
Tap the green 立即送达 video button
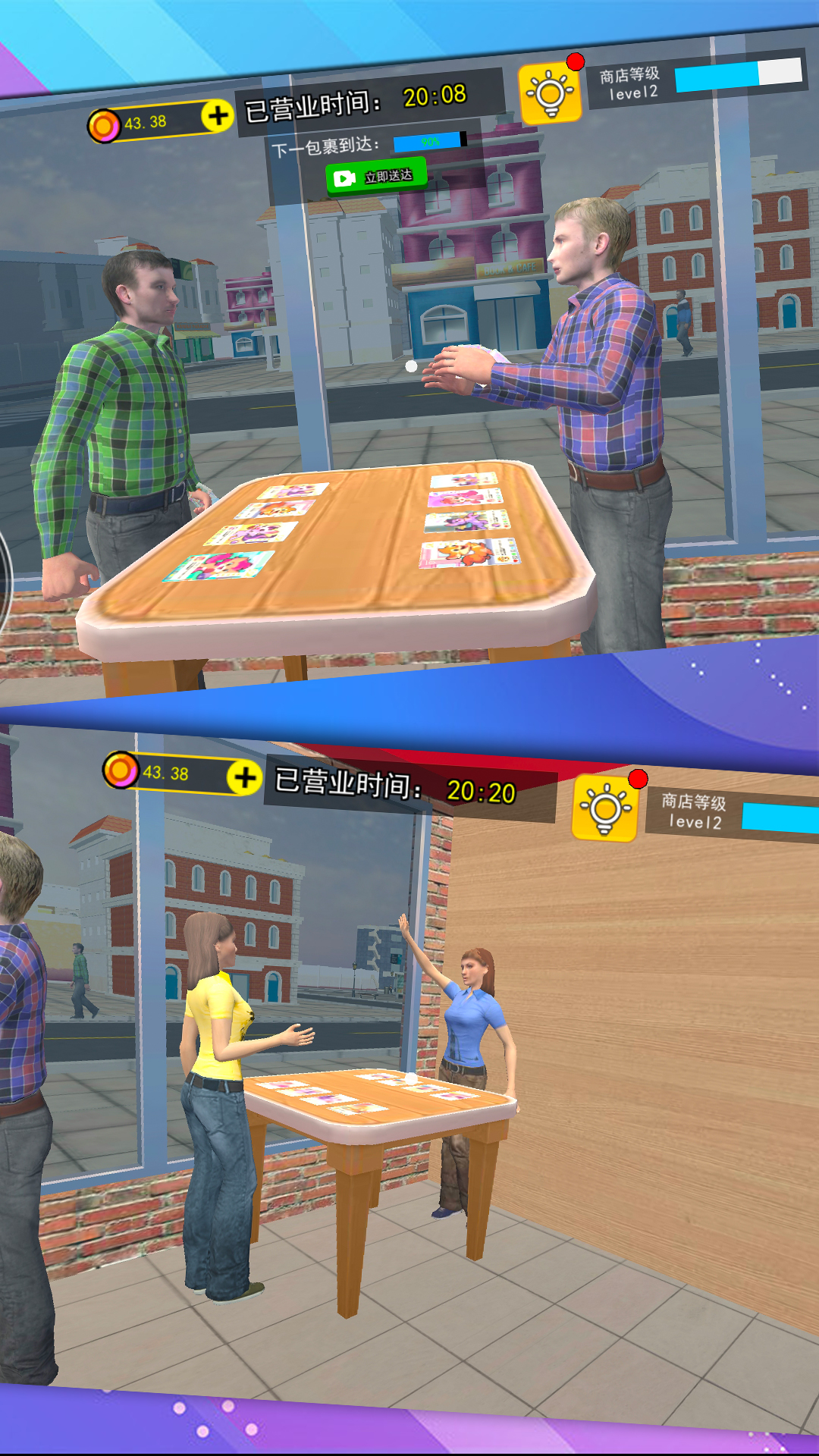pos(376,177)
